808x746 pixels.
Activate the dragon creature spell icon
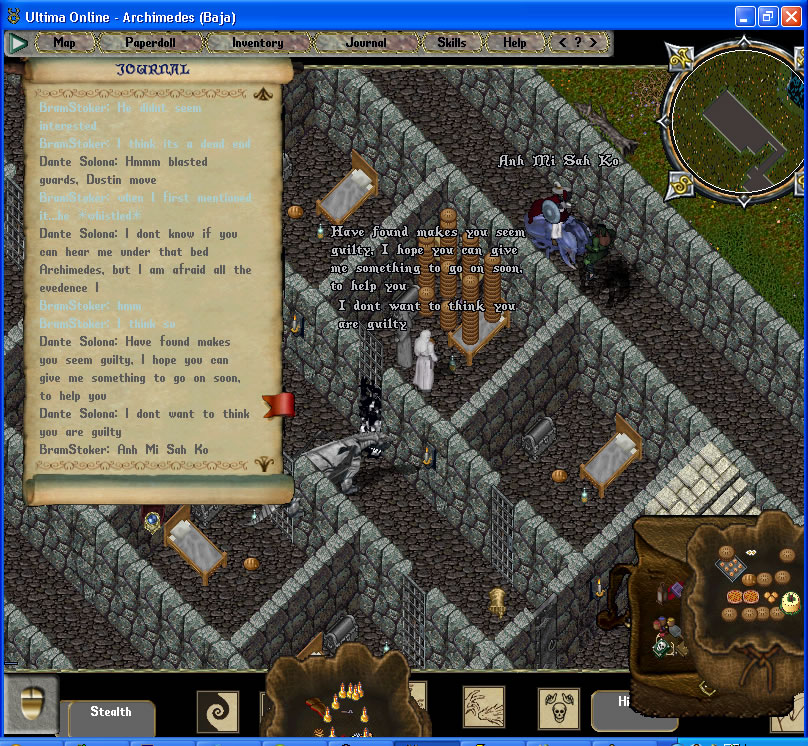484,706
